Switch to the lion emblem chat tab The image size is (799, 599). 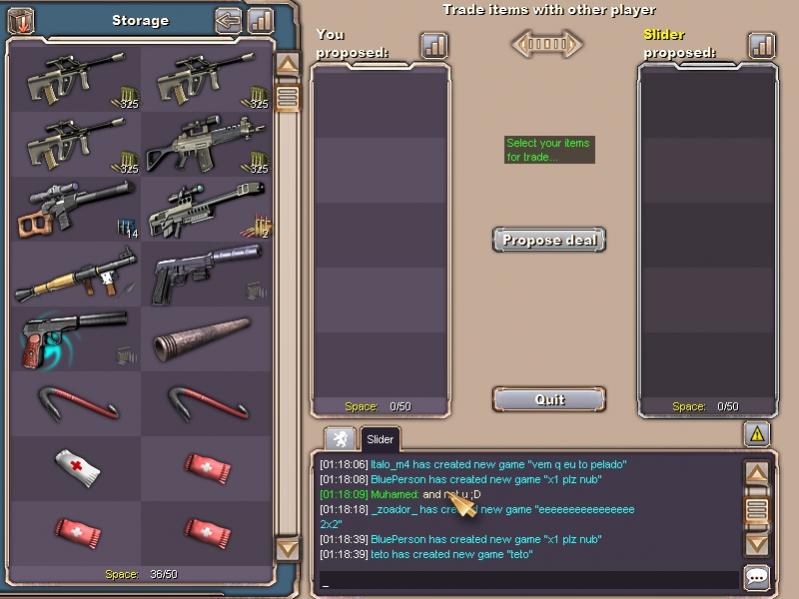[x=340, y=439]
